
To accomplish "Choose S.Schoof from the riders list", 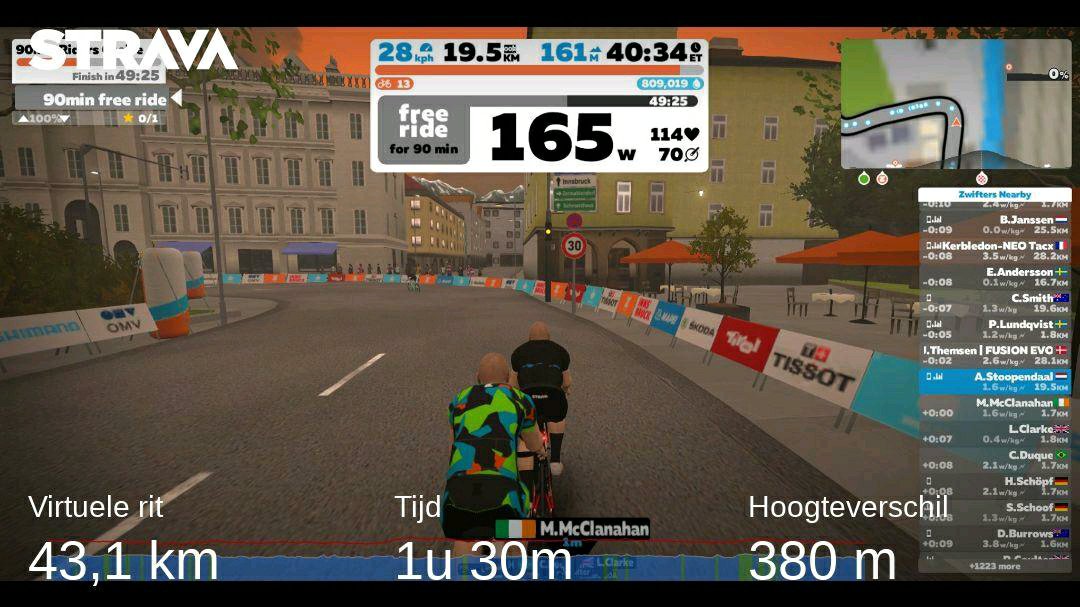I will coord(994,512).
